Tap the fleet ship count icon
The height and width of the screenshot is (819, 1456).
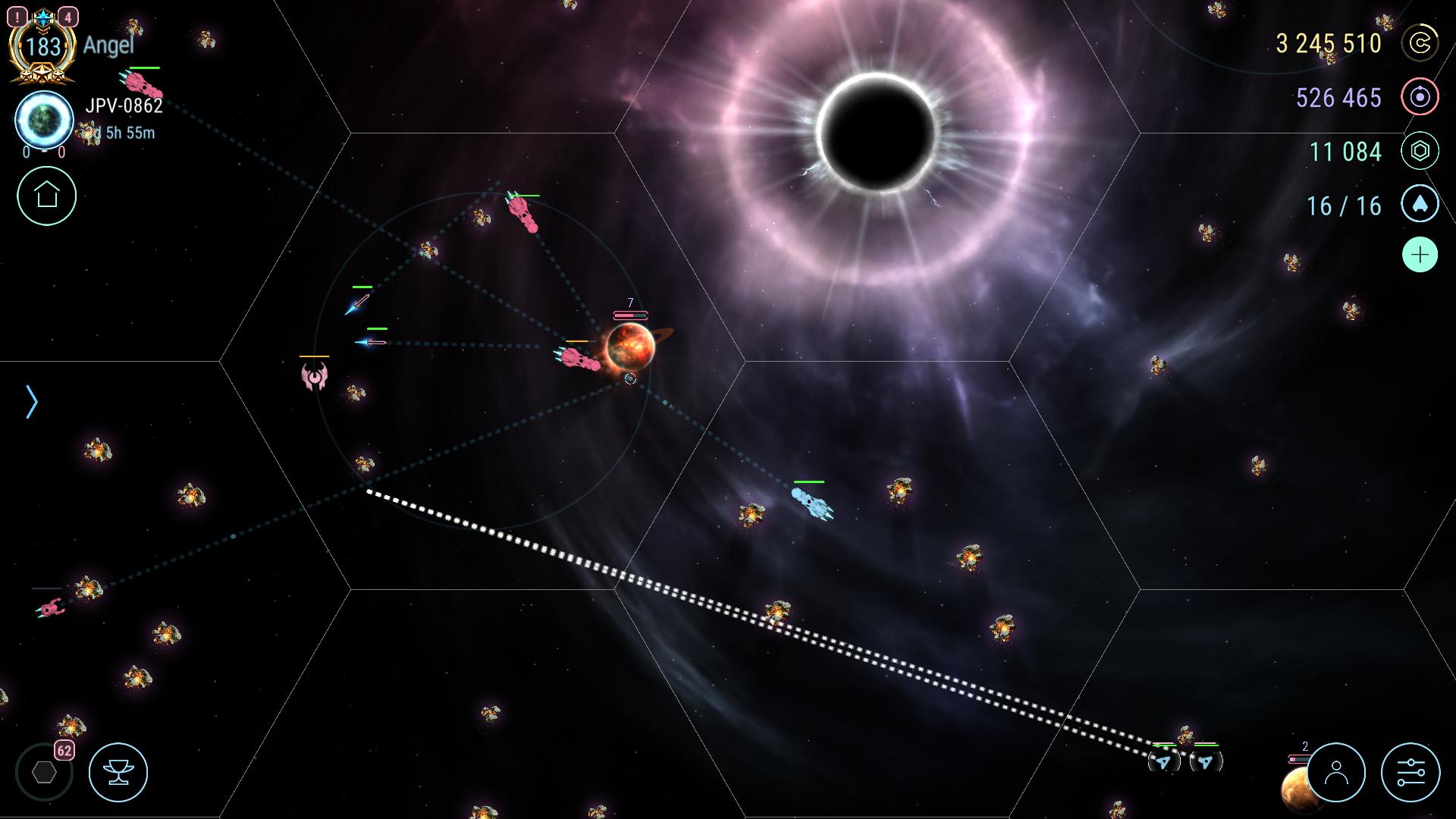coord(1420,206)
